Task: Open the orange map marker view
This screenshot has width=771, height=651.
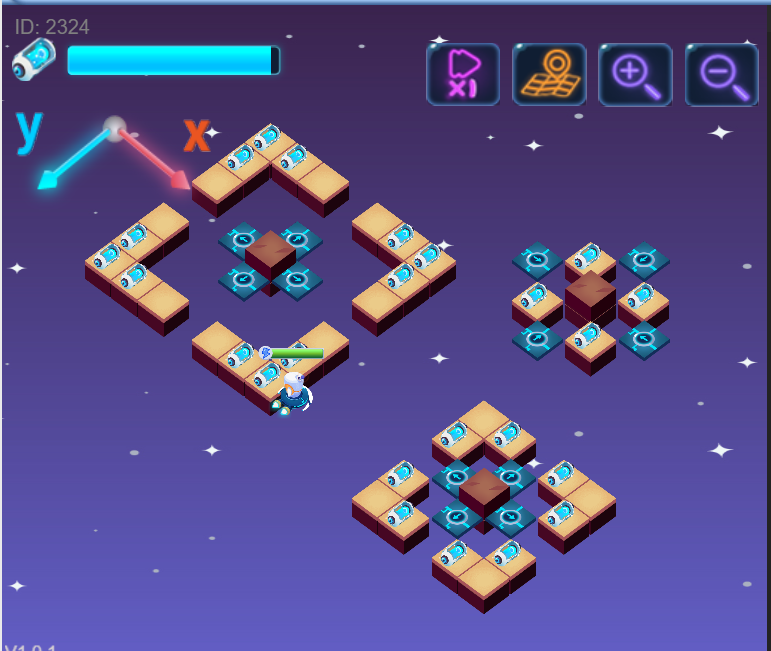Action: pyautogui.click(x=549, y=74)
